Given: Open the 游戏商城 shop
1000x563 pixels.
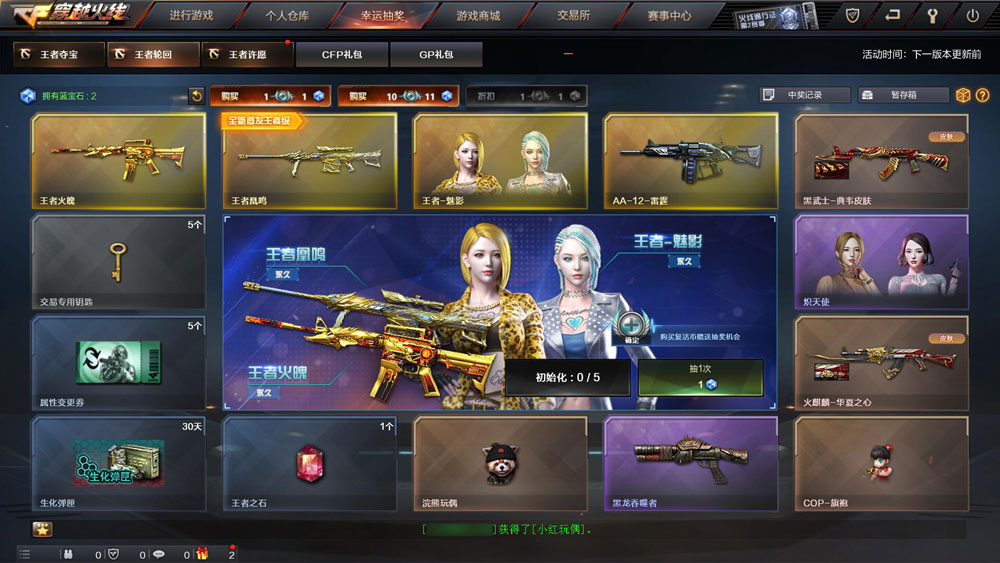Looking at the screenshot, I should tap(477, 16).
